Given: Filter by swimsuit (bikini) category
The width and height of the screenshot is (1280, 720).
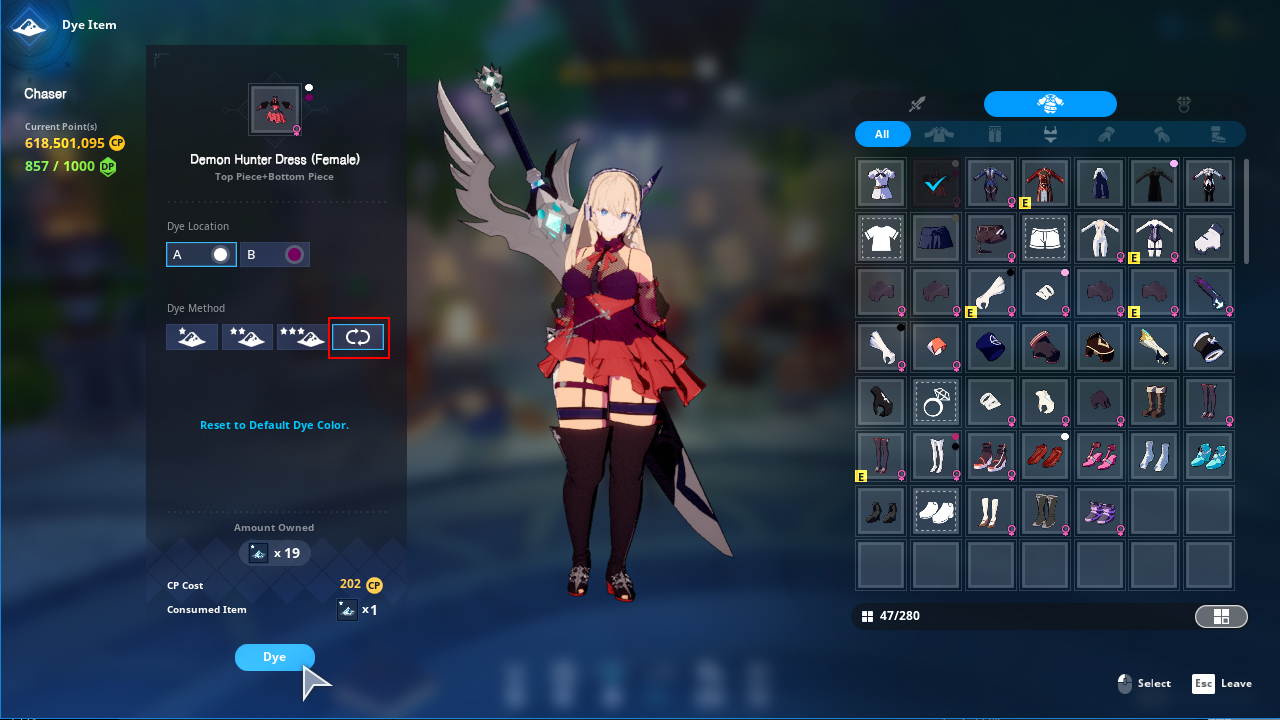Looking at the screenshot, I should [1050, 134].
